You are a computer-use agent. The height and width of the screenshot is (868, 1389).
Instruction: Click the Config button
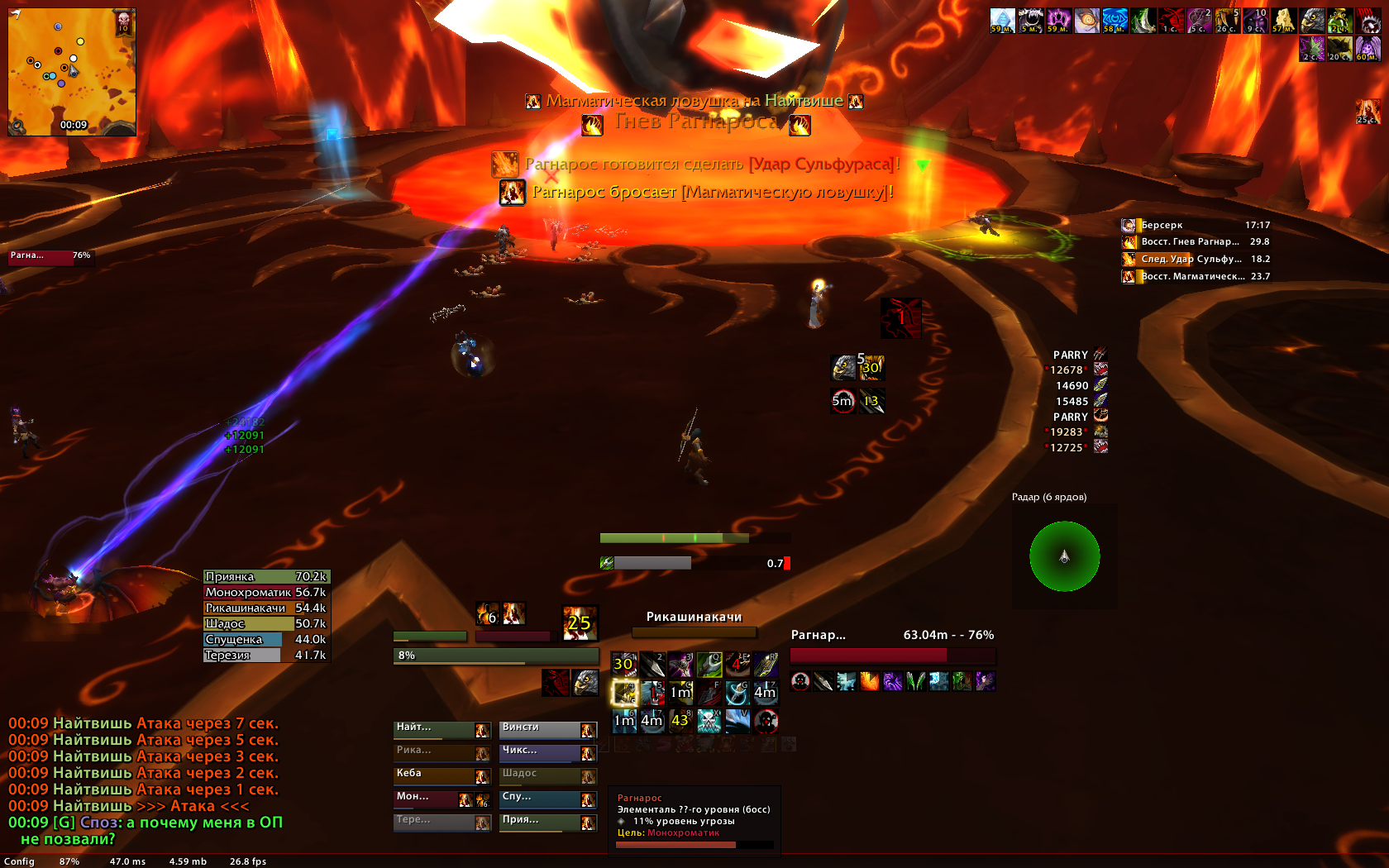[19, 861]
